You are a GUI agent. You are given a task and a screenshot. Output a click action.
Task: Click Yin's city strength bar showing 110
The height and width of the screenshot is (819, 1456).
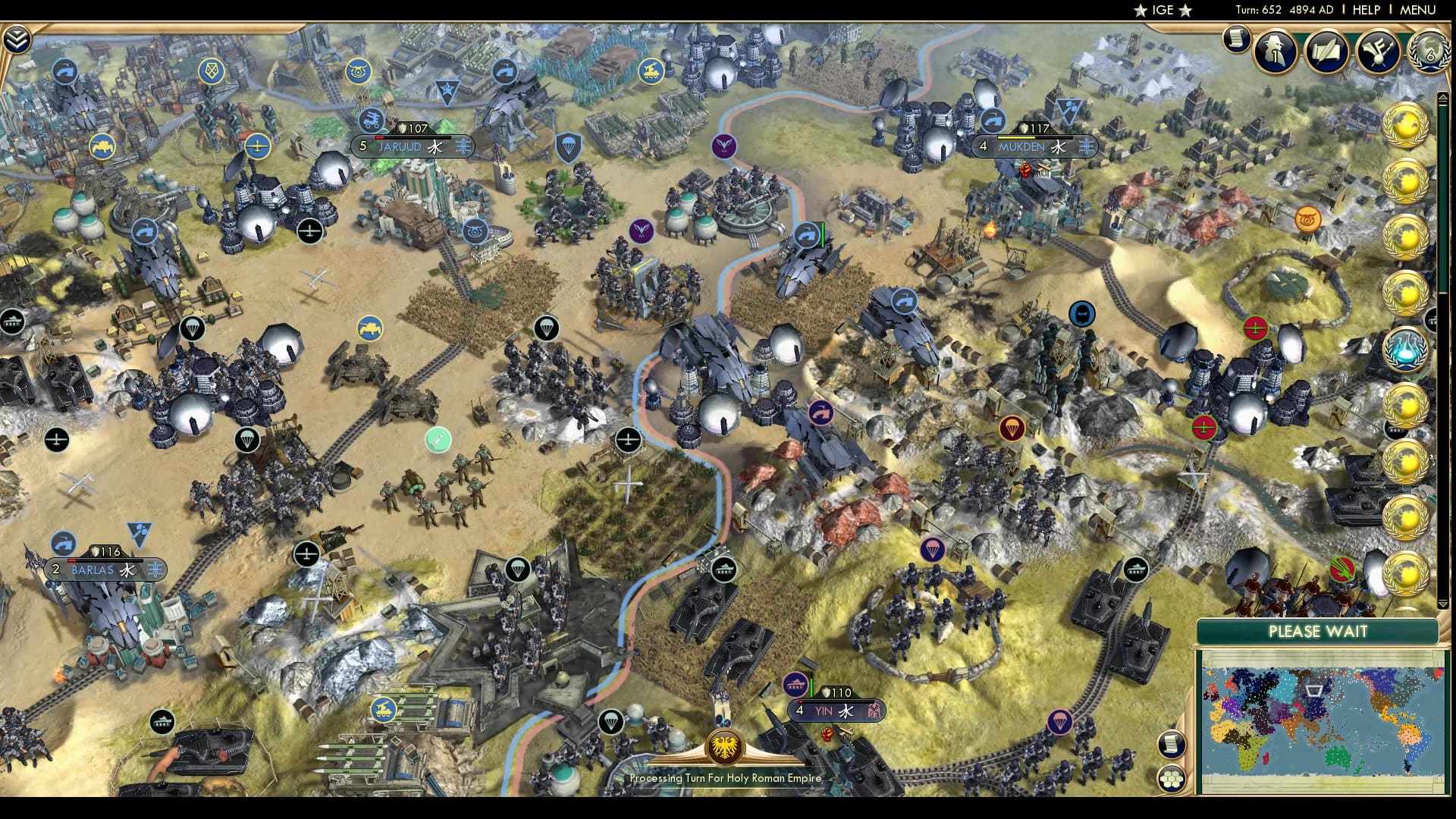click(836, 692)
